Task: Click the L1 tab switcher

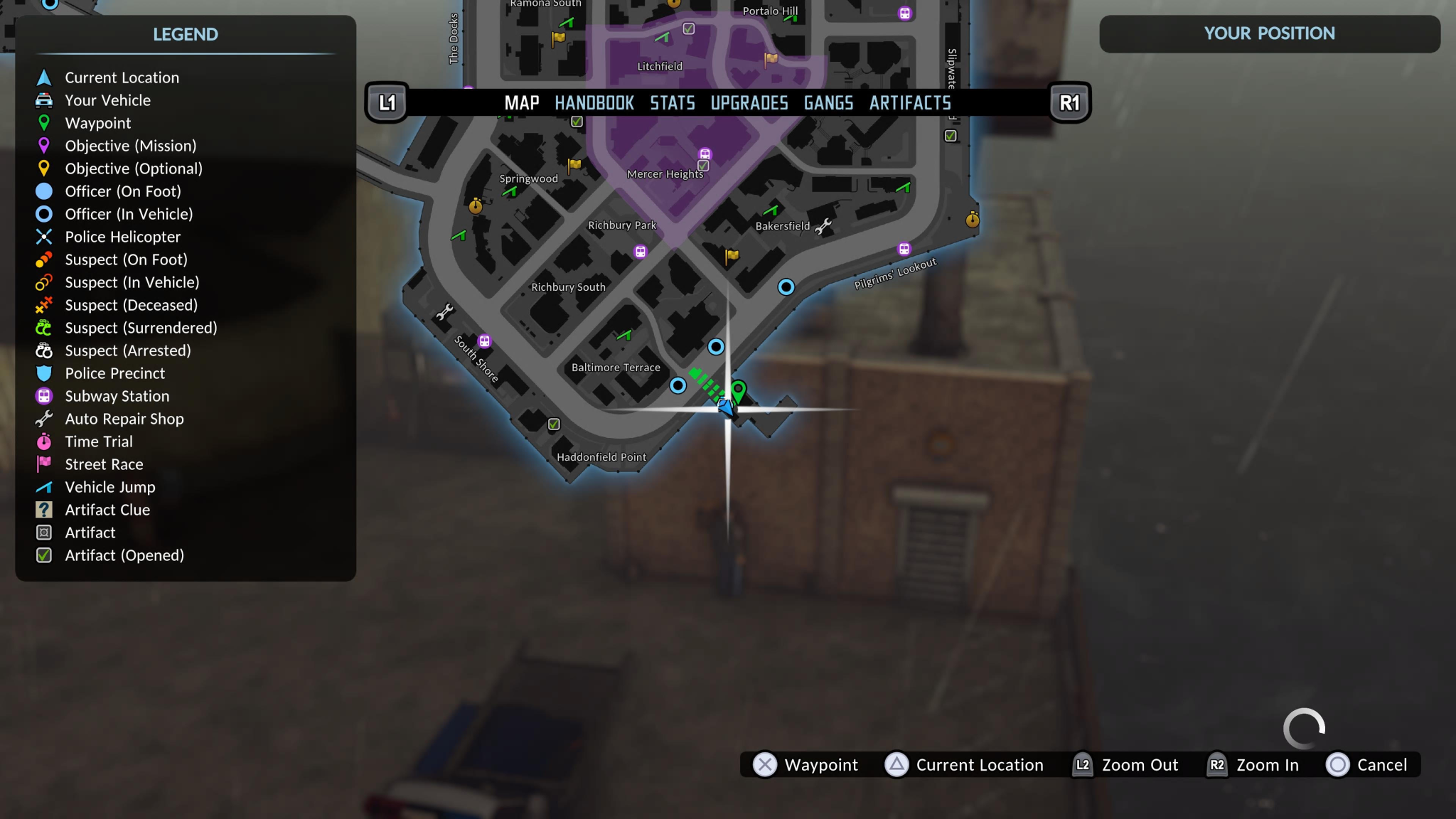Action: click(387, 102)
